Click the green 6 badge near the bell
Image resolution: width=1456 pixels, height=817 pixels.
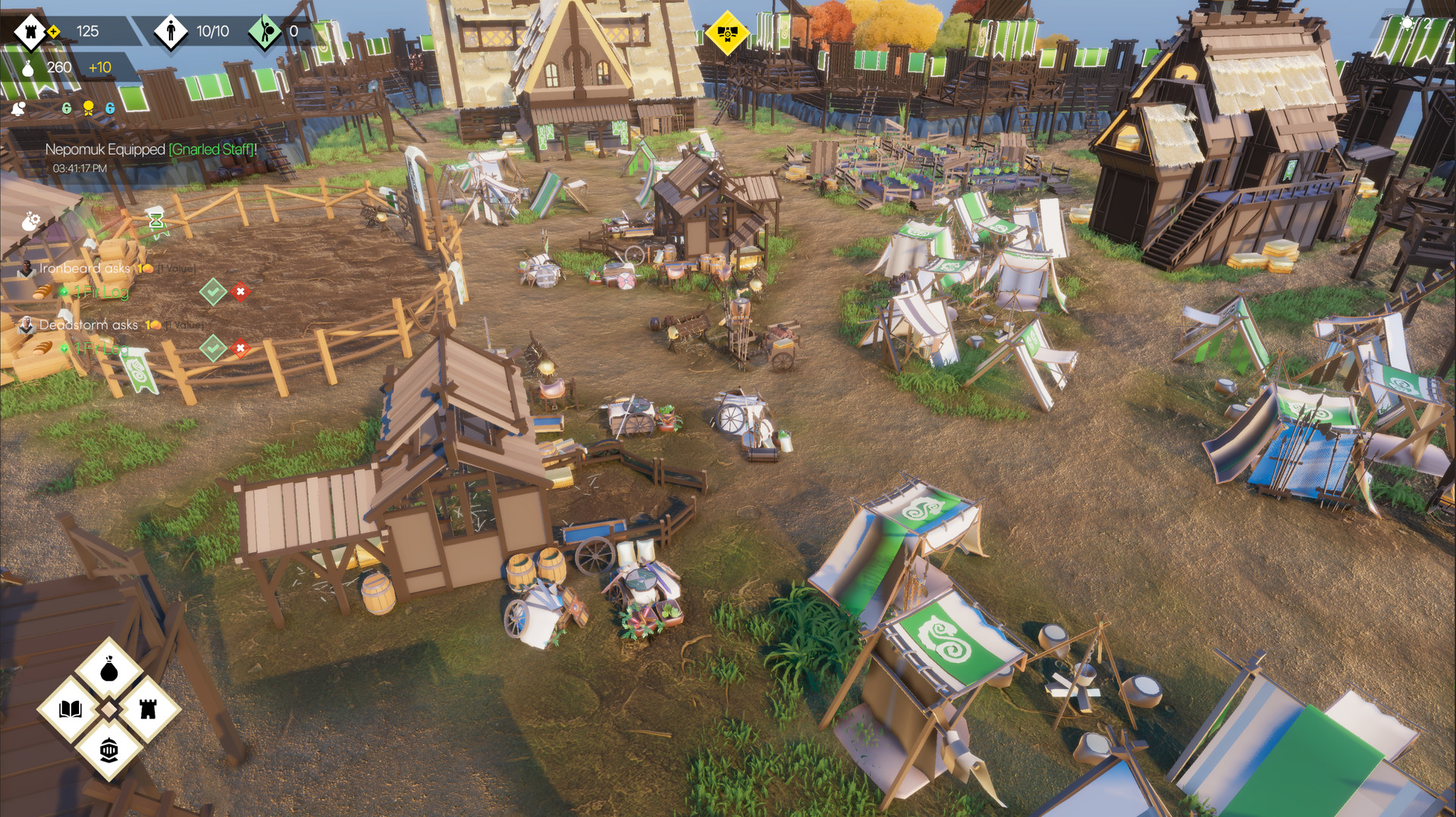click(67, 108)
